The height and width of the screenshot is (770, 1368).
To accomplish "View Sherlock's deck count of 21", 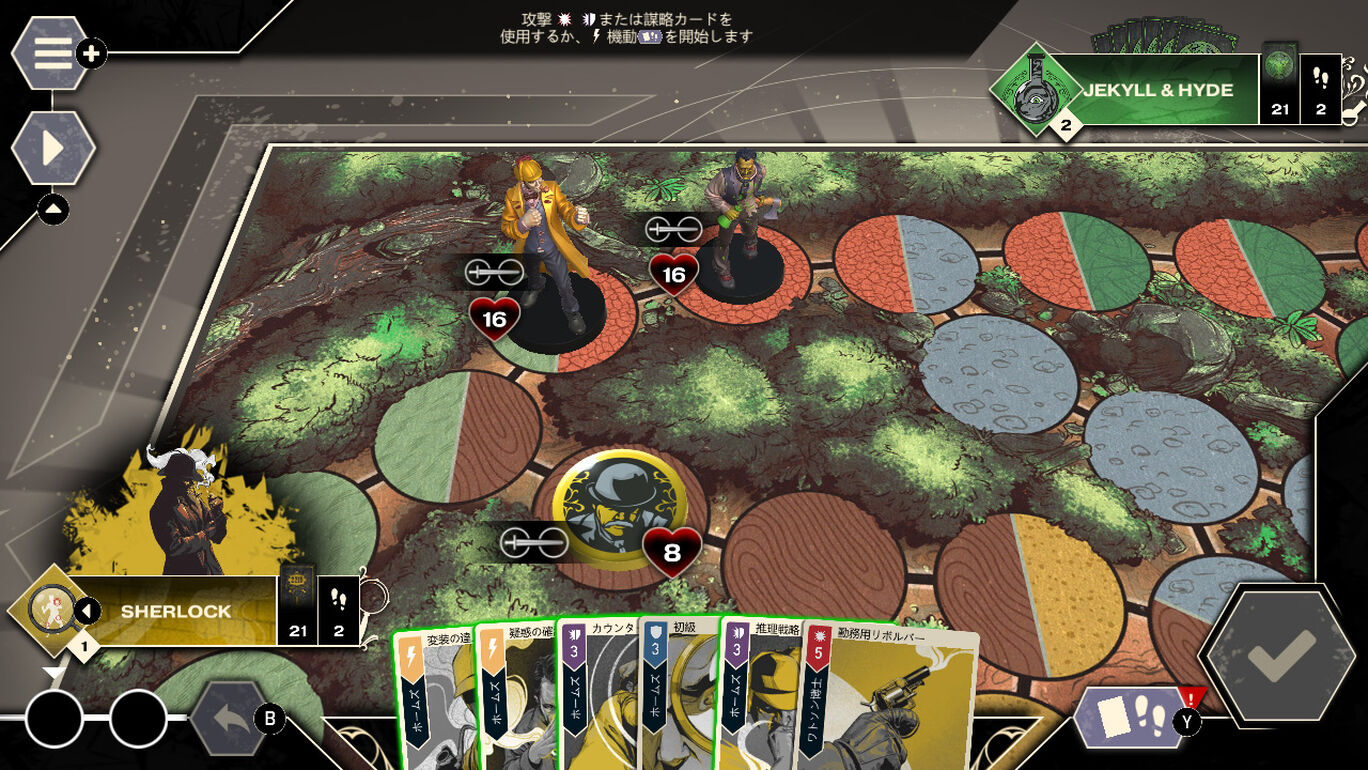I will tap(297, 605).
